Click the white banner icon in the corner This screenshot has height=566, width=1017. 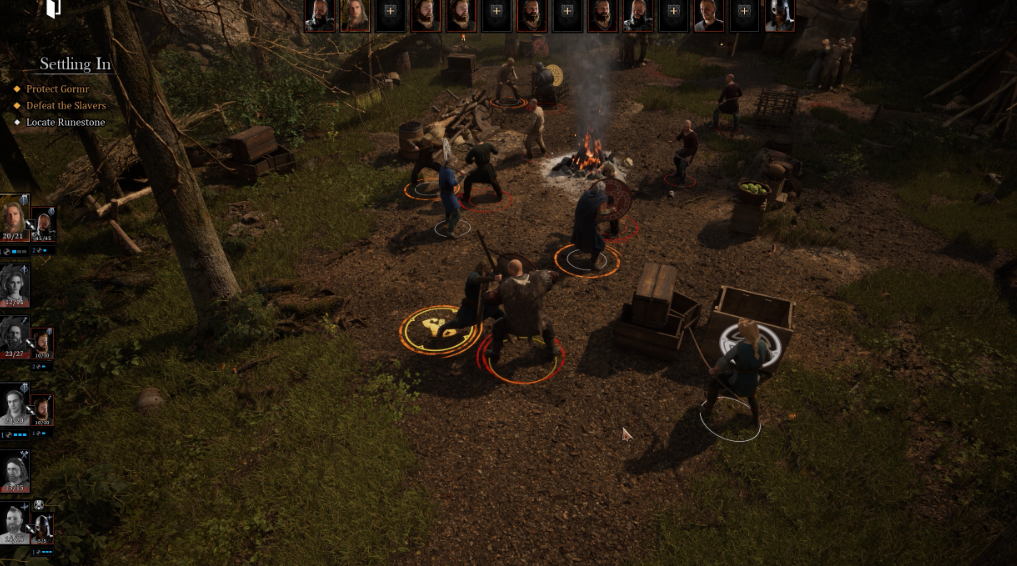[54, 9]
